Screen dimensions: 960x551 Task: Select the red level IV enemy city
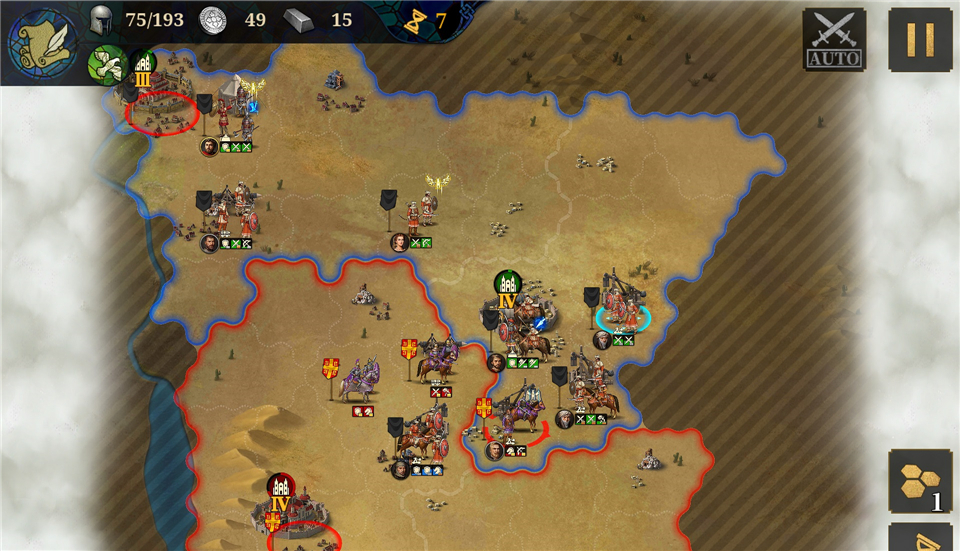tap(281, 494)
